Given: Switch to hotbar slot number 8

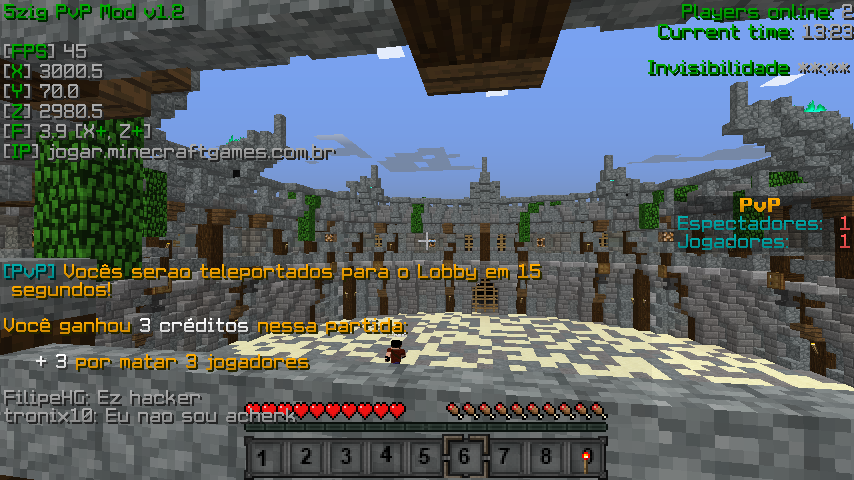Looking at the screenshot, I should click(x=545, y=458).
